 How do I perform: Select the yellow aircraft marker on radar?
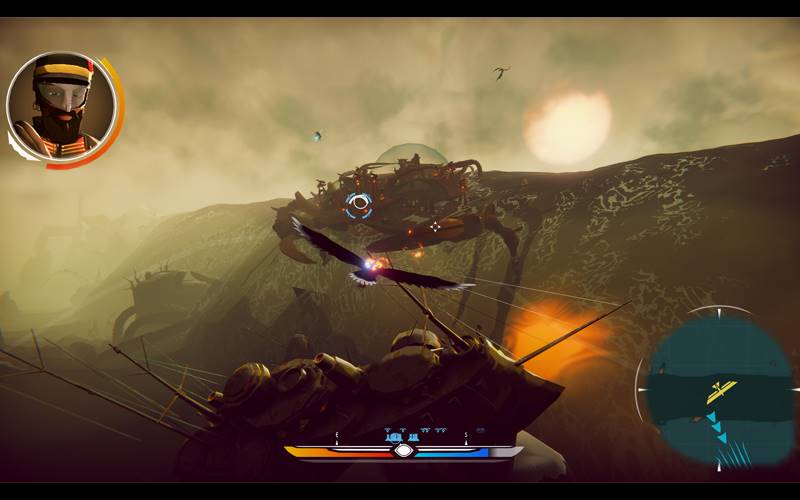721,391
